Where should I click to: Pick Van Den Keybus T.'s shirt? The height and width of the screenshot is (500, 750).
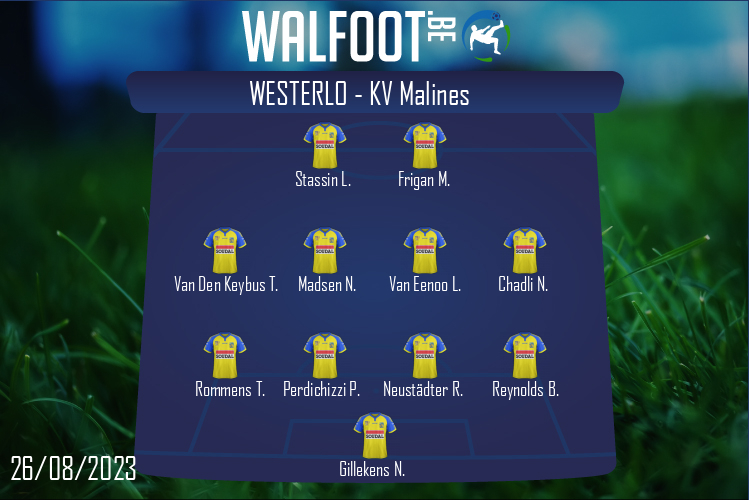tap(225, 251)
